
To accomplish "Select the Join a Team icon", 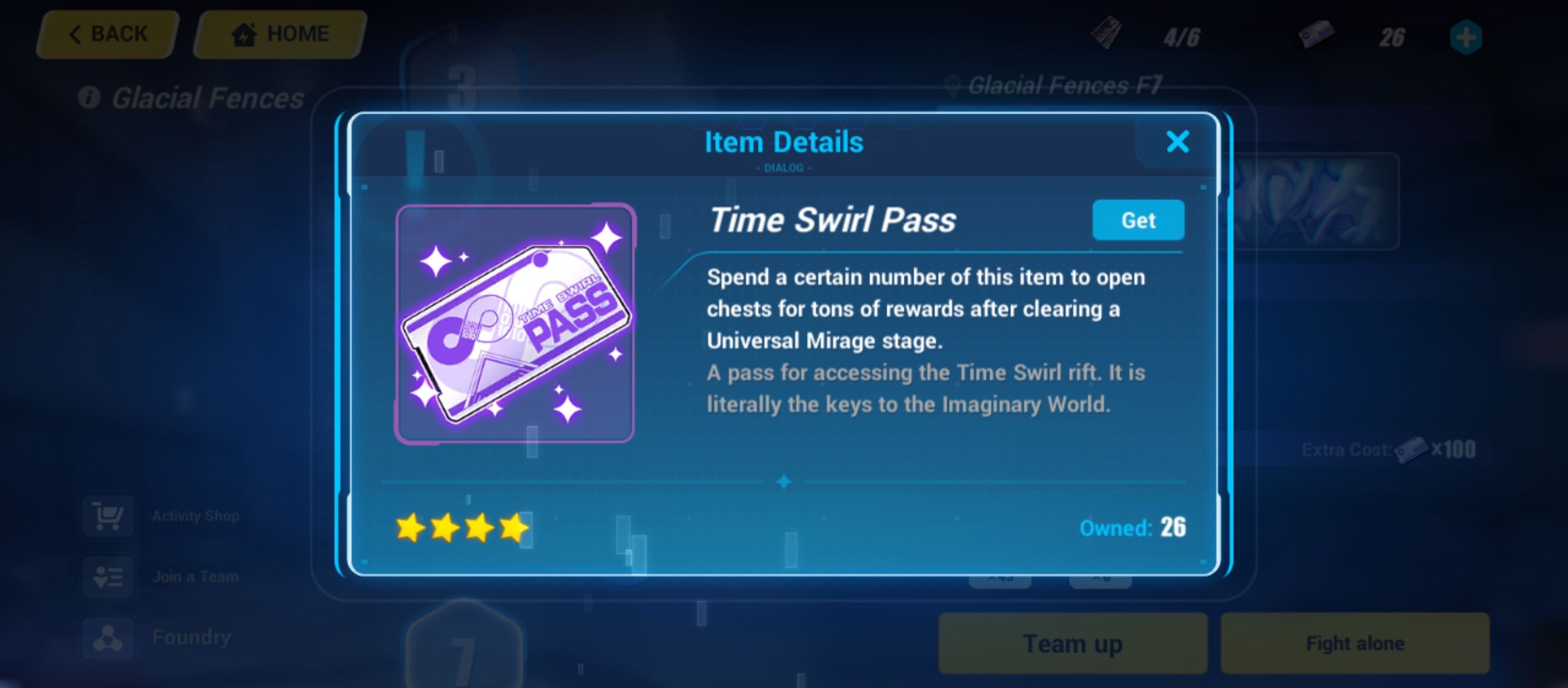I will [x=108, y=577].
